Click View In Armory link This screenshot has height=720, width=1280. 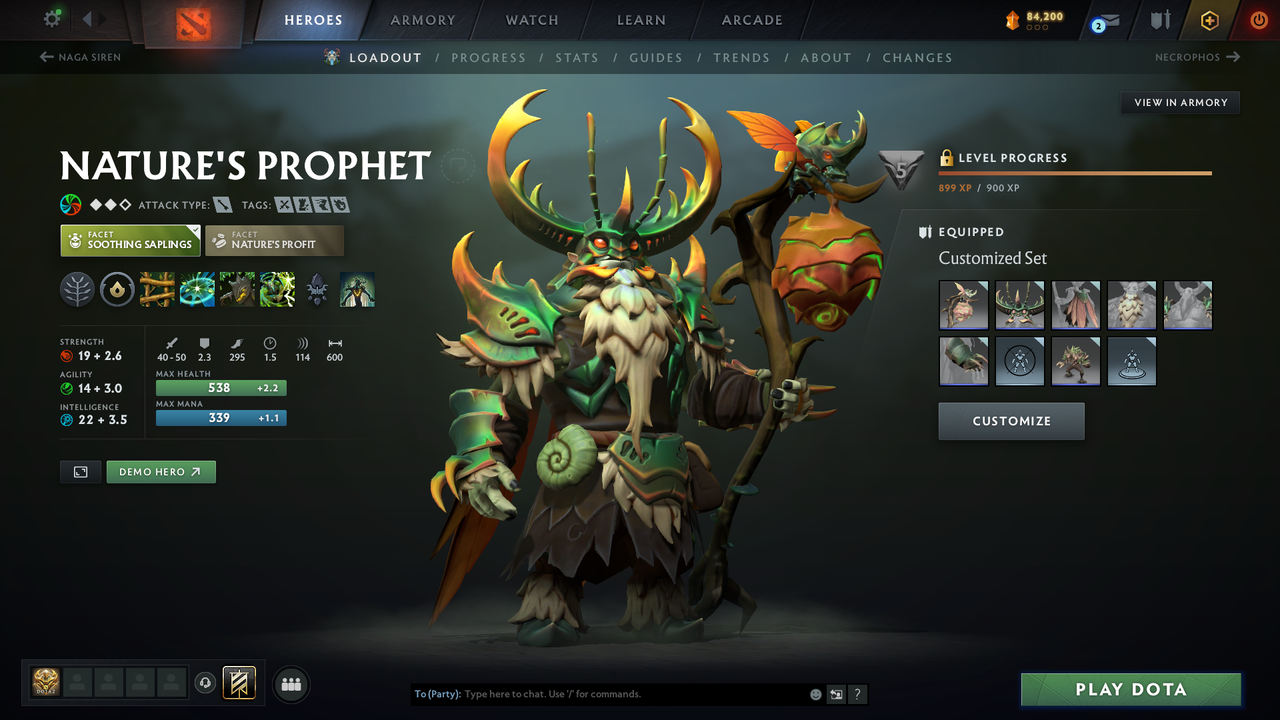1179,102
